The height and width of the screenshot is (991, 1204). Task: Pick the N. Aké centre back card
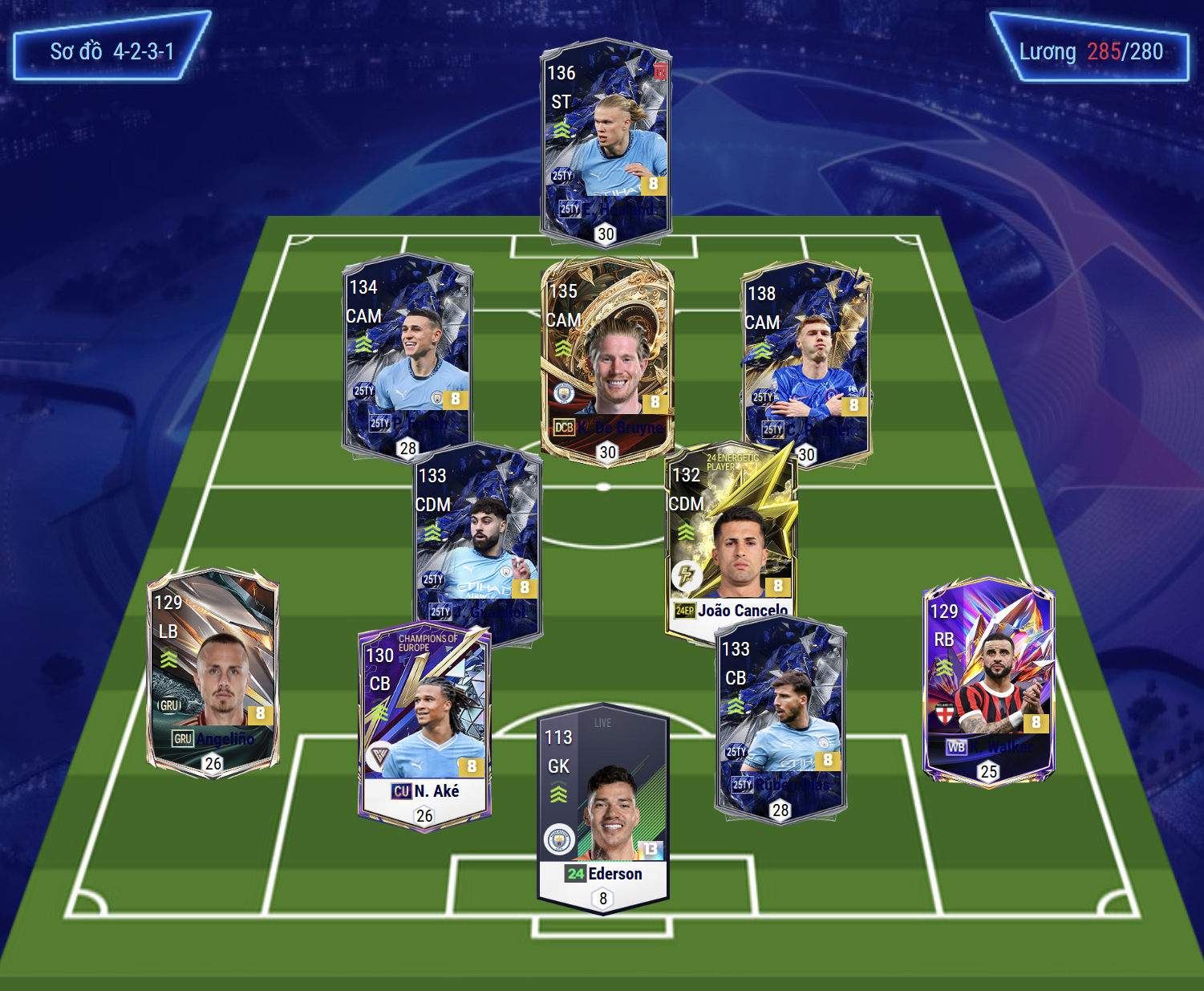pos(424,726)
